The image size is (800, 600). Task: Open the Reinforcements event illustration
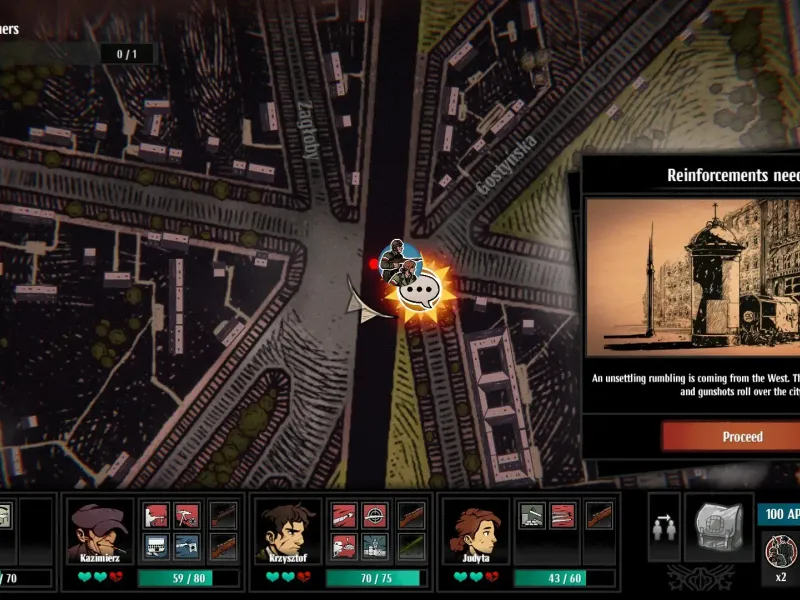click(x=693, y=277)
